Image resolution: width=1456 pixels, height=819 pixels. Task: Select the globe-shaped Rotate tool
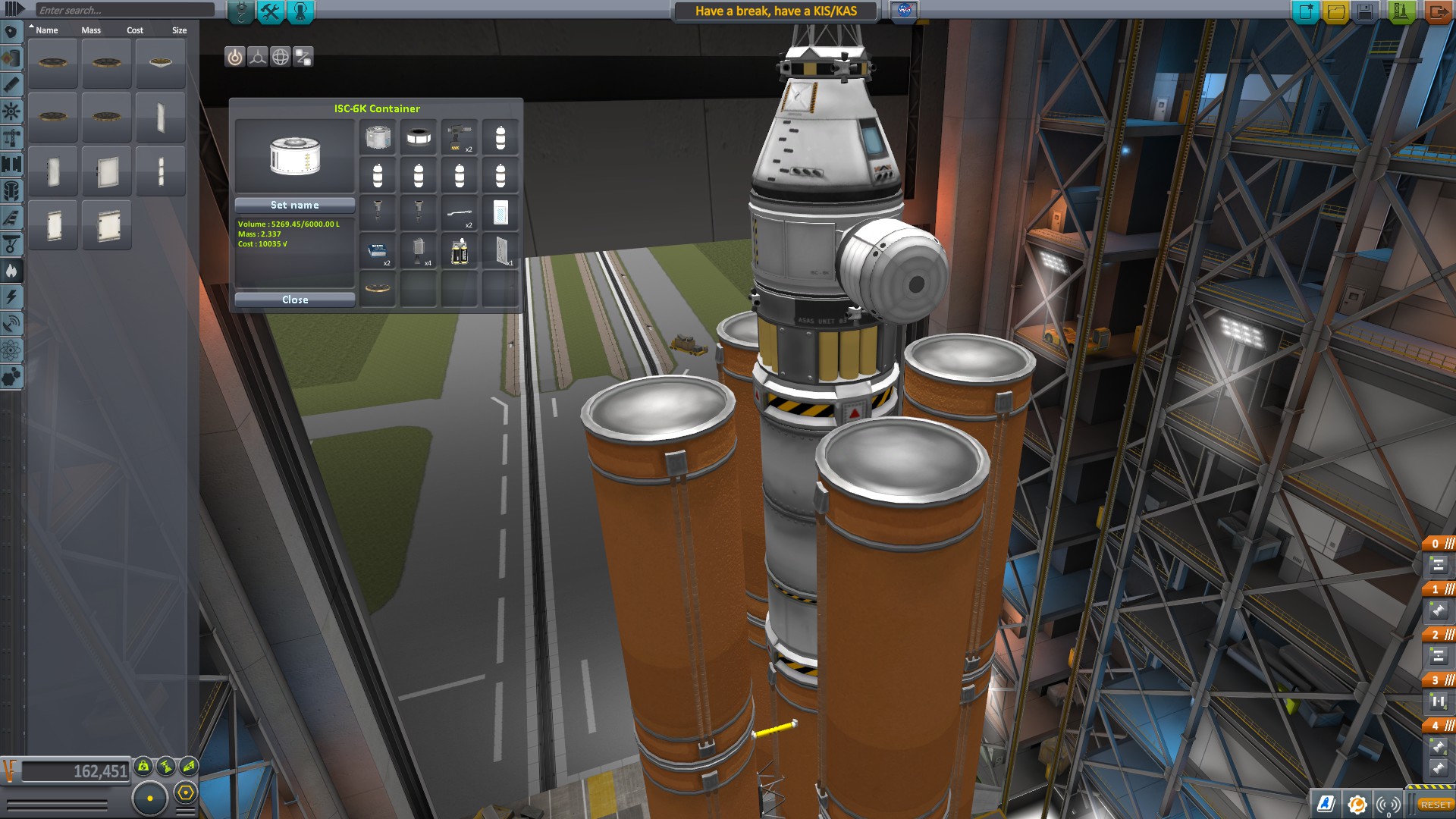tap(281, 57)
